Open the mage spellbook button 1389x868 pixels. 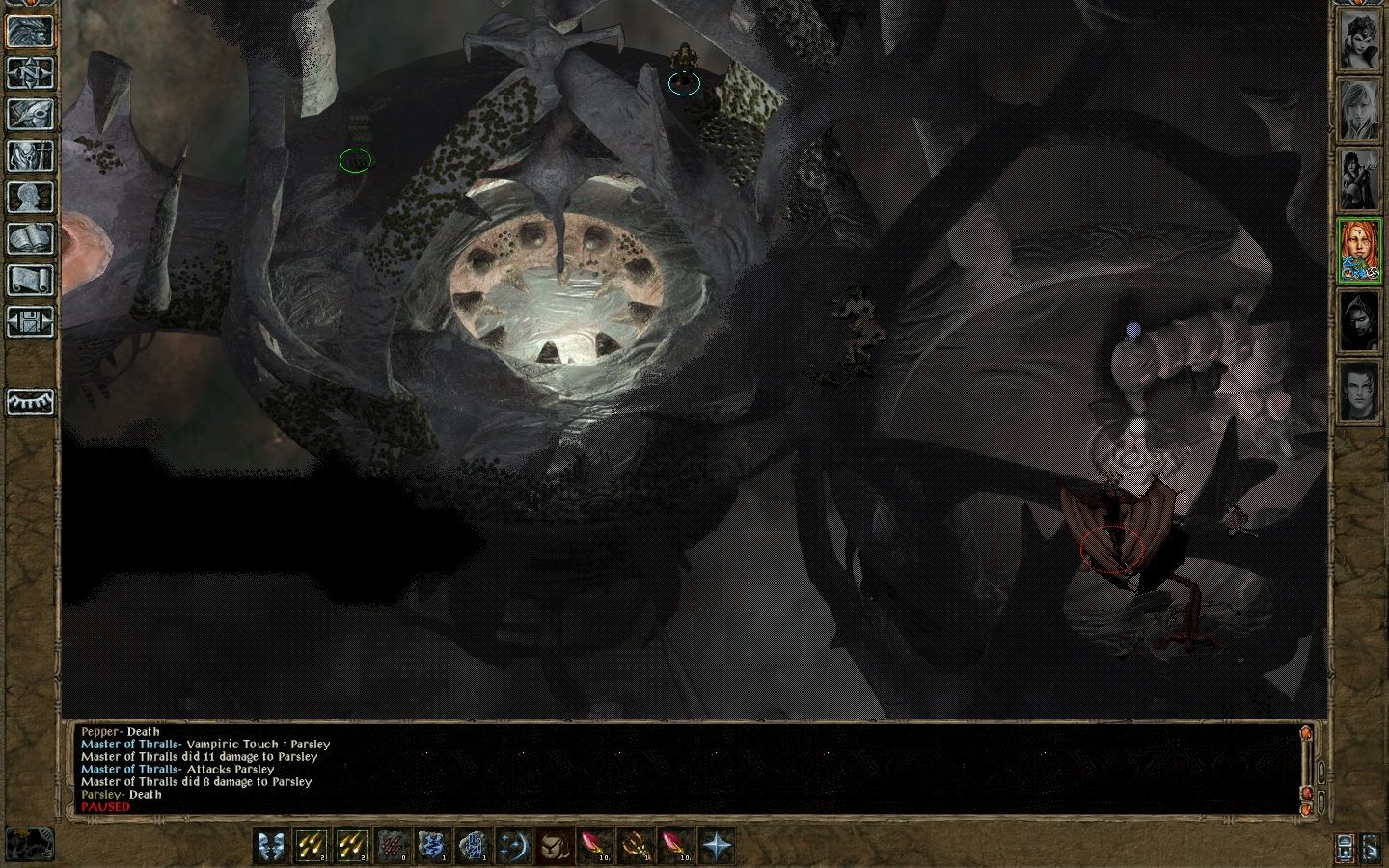pos(30,238)
